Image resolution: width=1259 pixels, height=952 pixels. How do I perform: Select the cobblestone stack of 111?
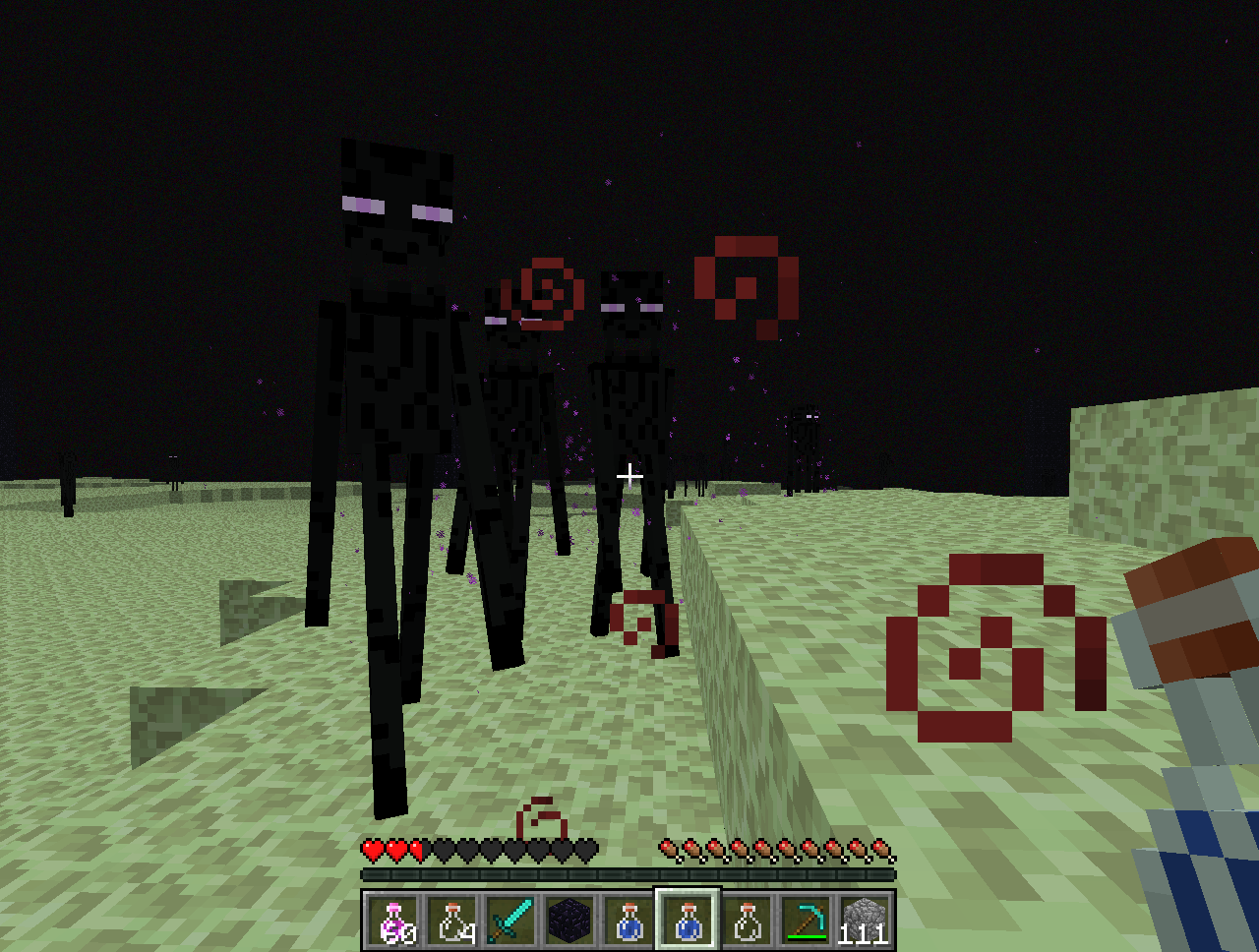pos(865,922)
